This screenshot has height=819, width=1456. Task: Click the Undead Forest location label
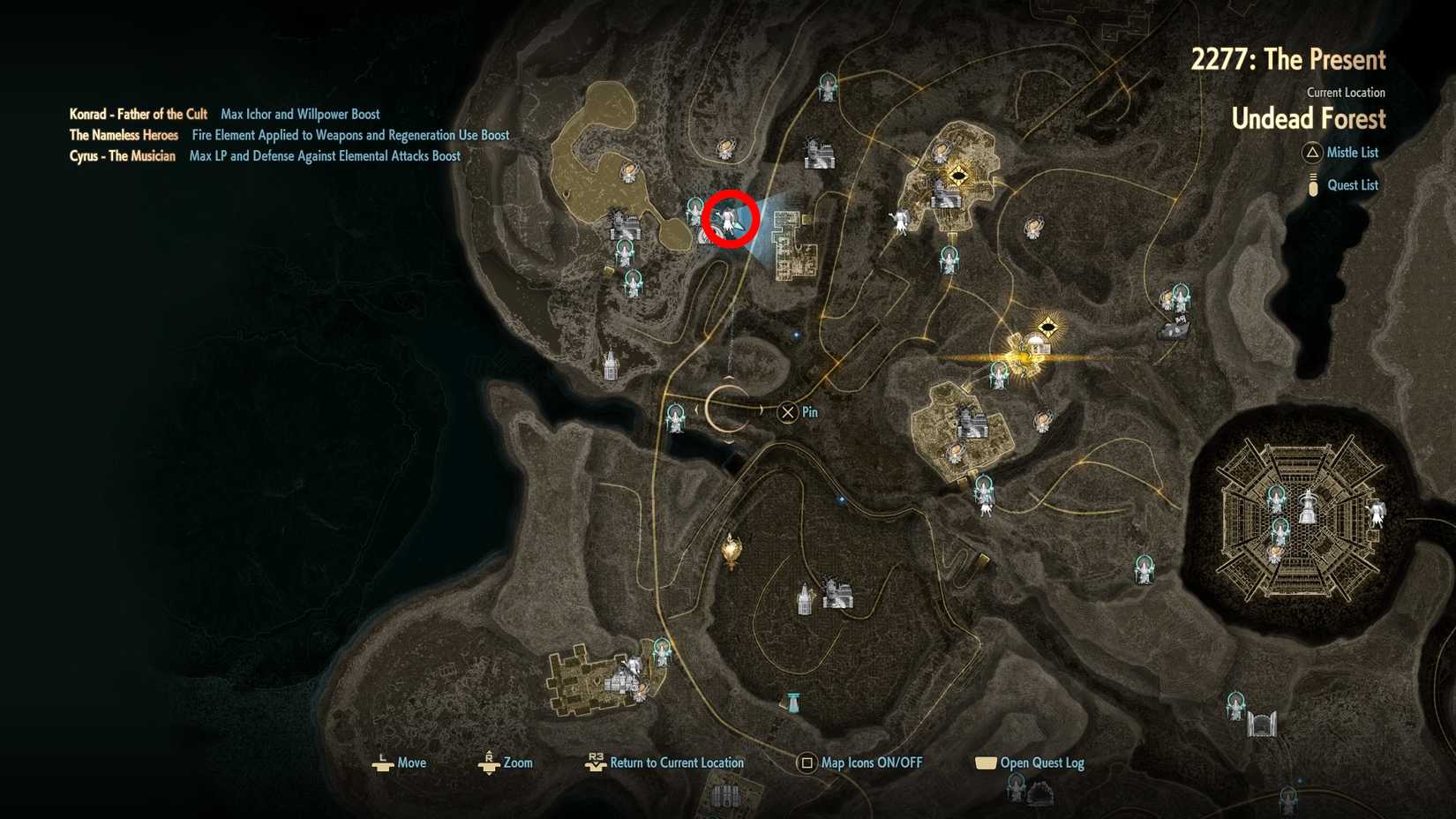[x=1309, y=118]
